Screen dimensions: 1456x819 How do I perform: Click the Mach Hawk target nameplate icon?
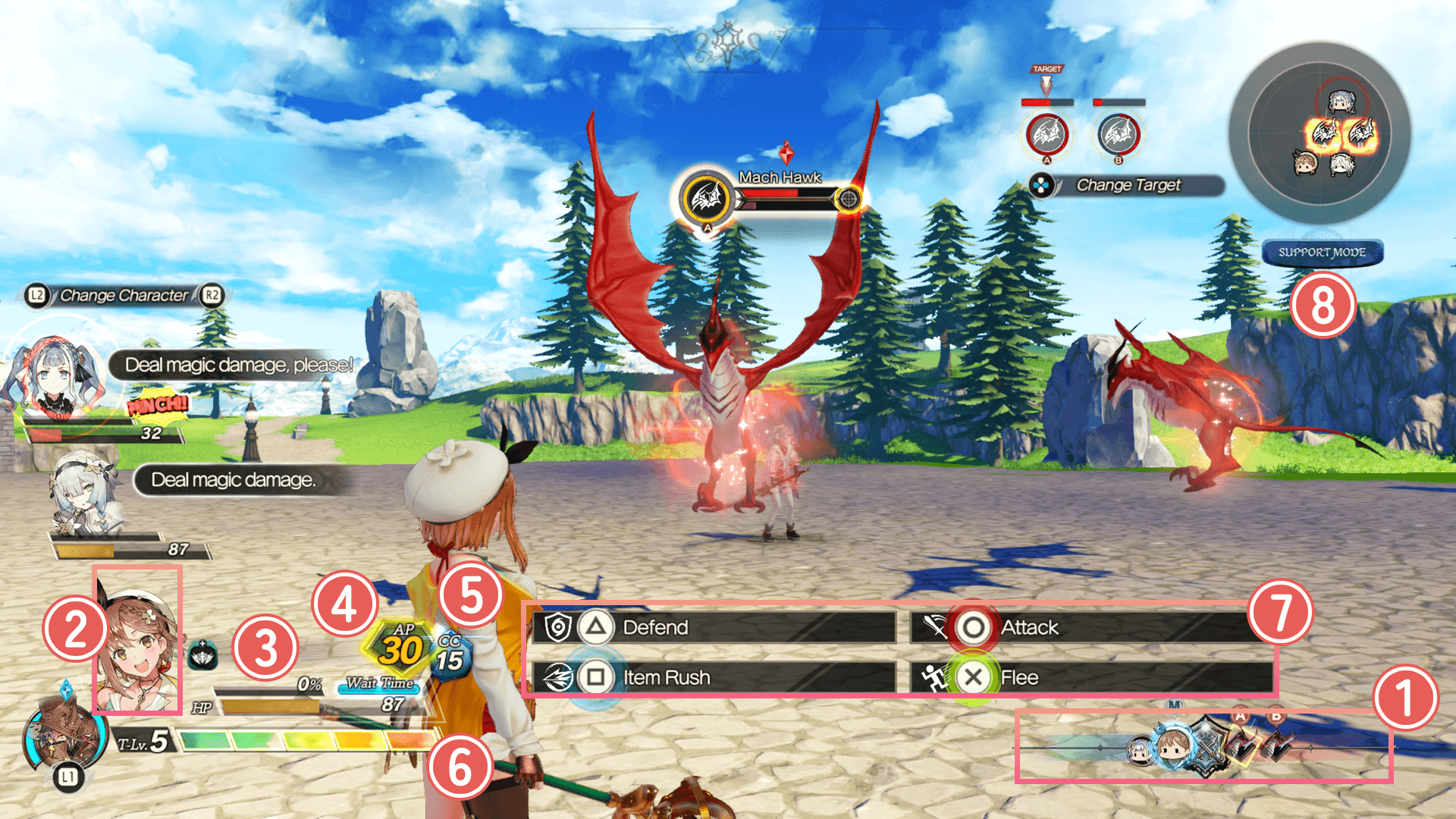coord(707,199)
